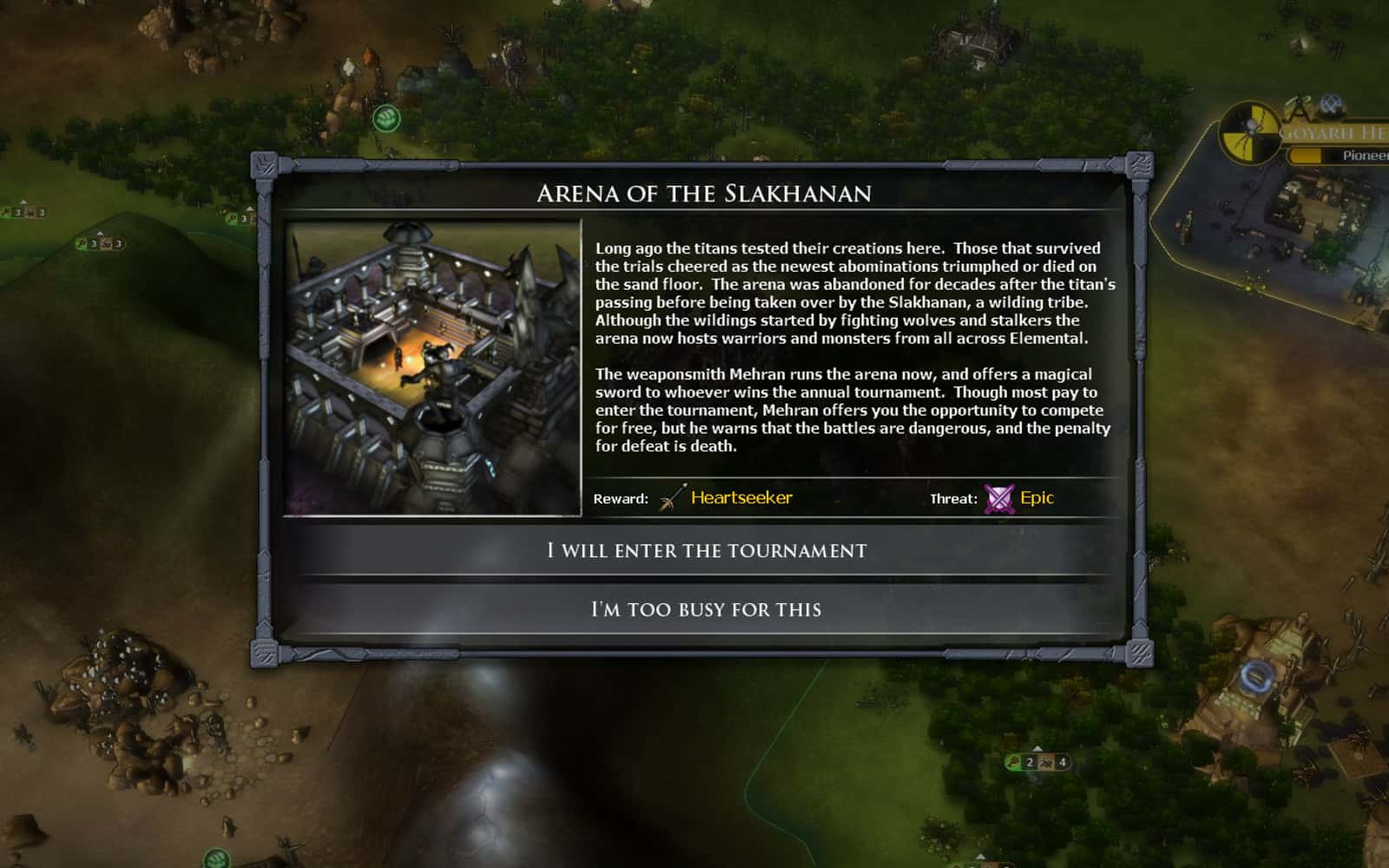
Task: Expand the arrow over the hill unit stack
Action: (x=100, y=233)
